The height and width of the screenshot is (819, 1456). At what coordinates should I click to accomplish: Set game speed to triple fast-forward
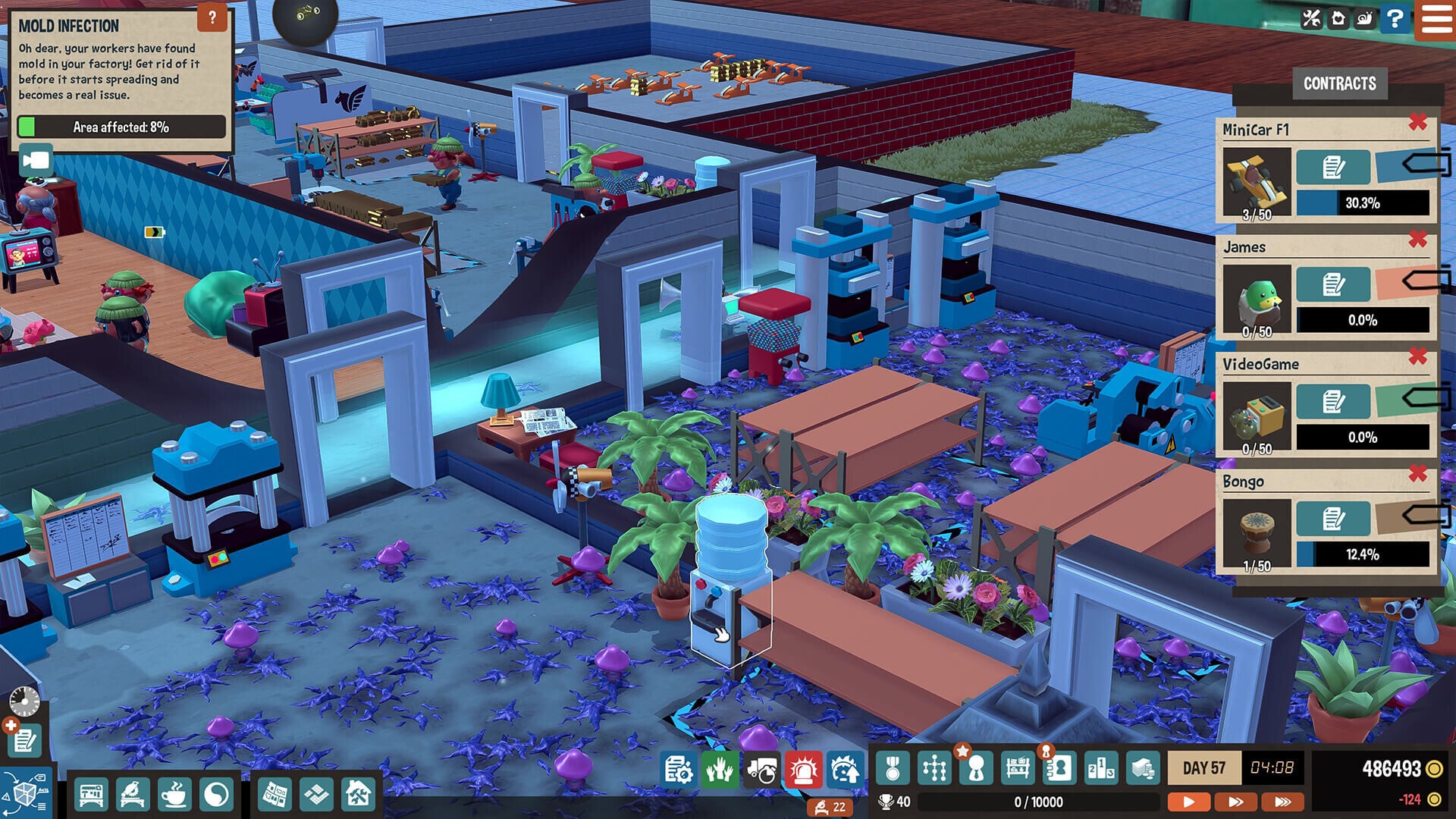[x=1282, y=802]
